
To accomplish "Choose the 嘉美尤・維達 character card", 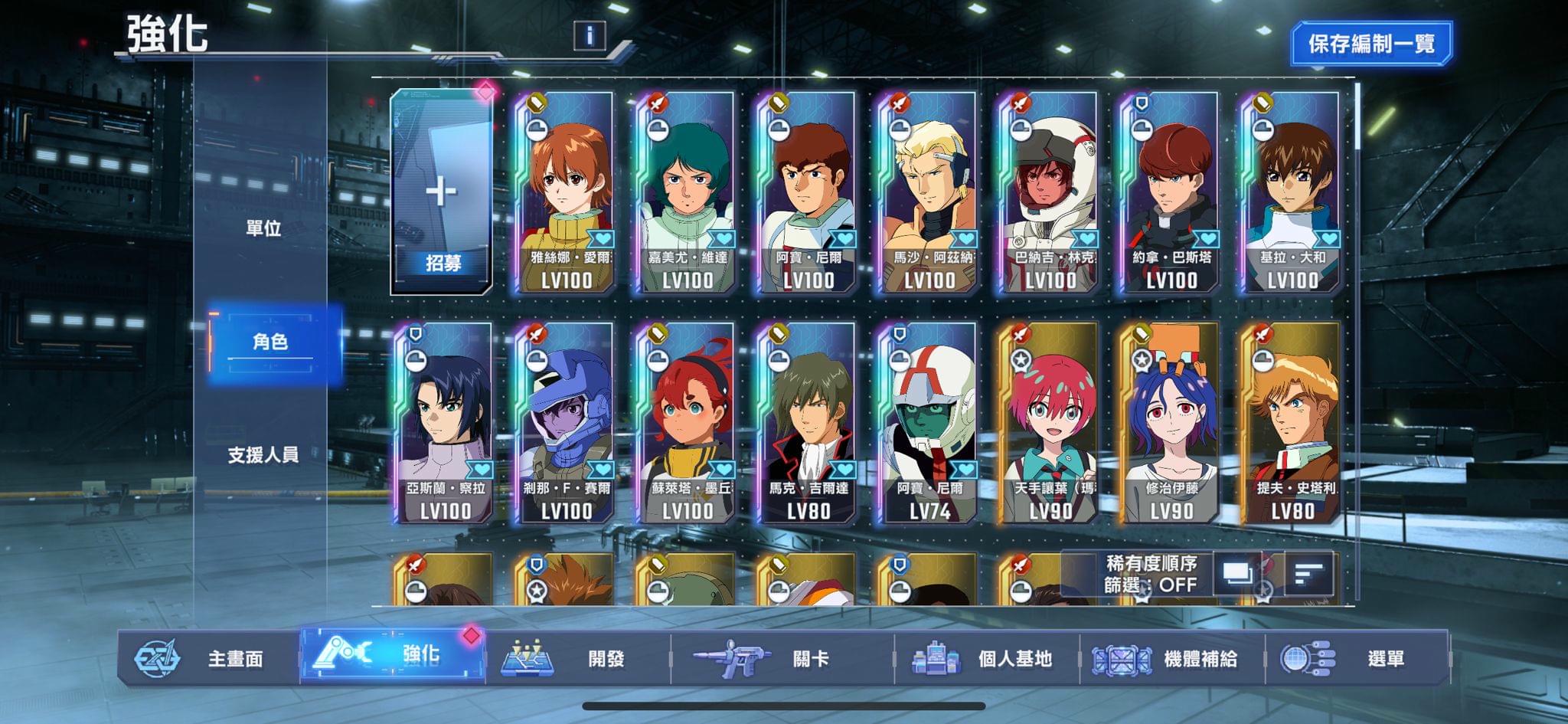I will tap(687, 192).
